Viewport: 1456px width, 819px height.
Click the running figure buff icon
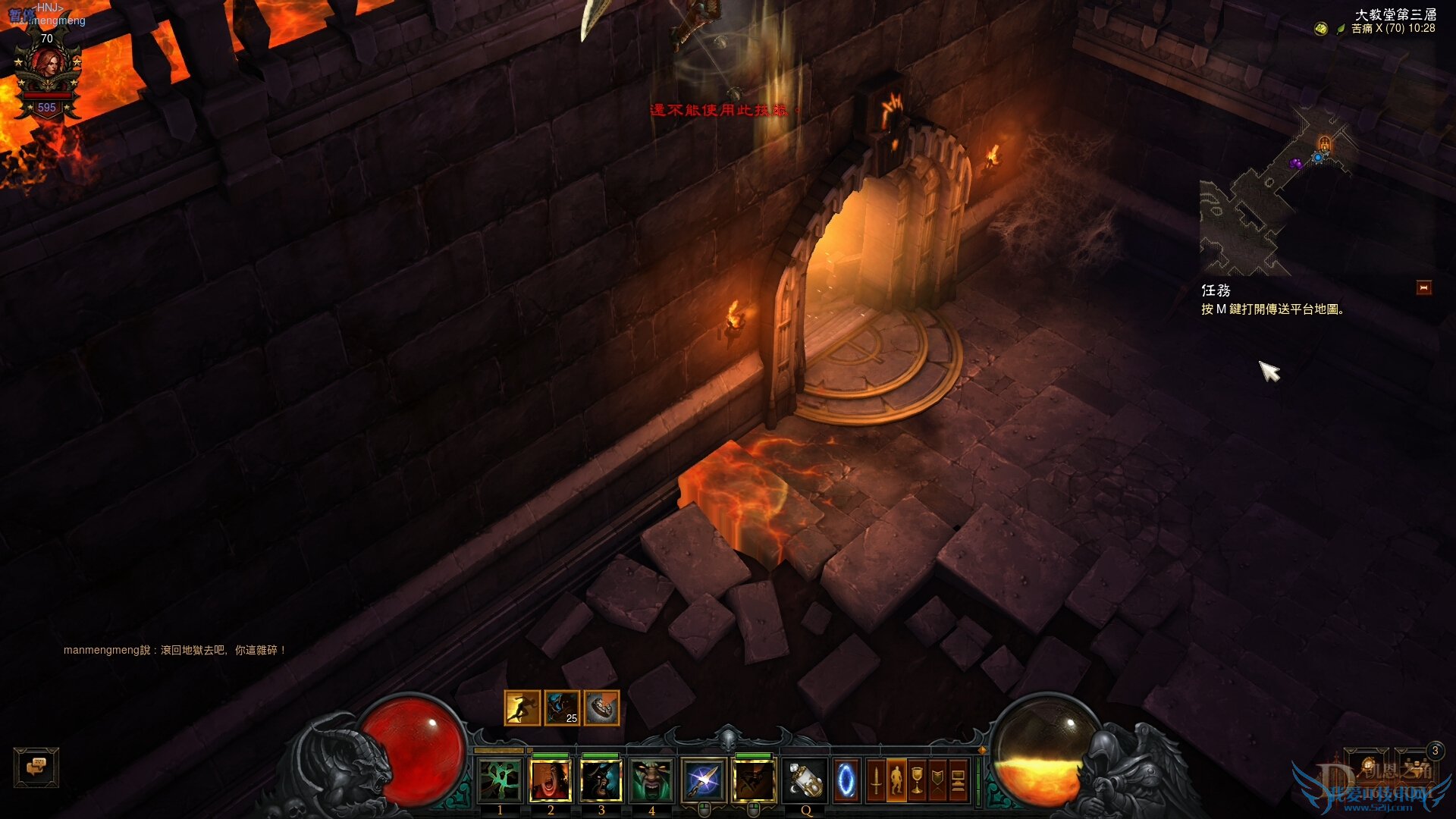click(522, 708)
